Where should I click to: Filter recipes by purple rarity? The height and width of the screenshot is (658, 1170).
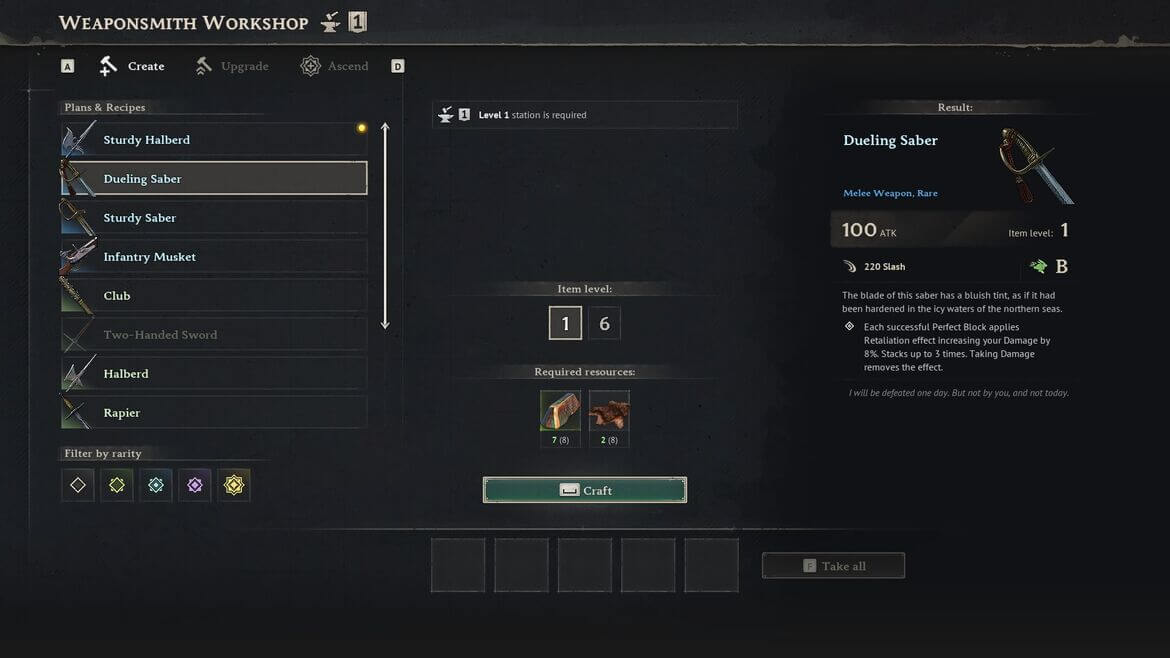tap(195, 486)
